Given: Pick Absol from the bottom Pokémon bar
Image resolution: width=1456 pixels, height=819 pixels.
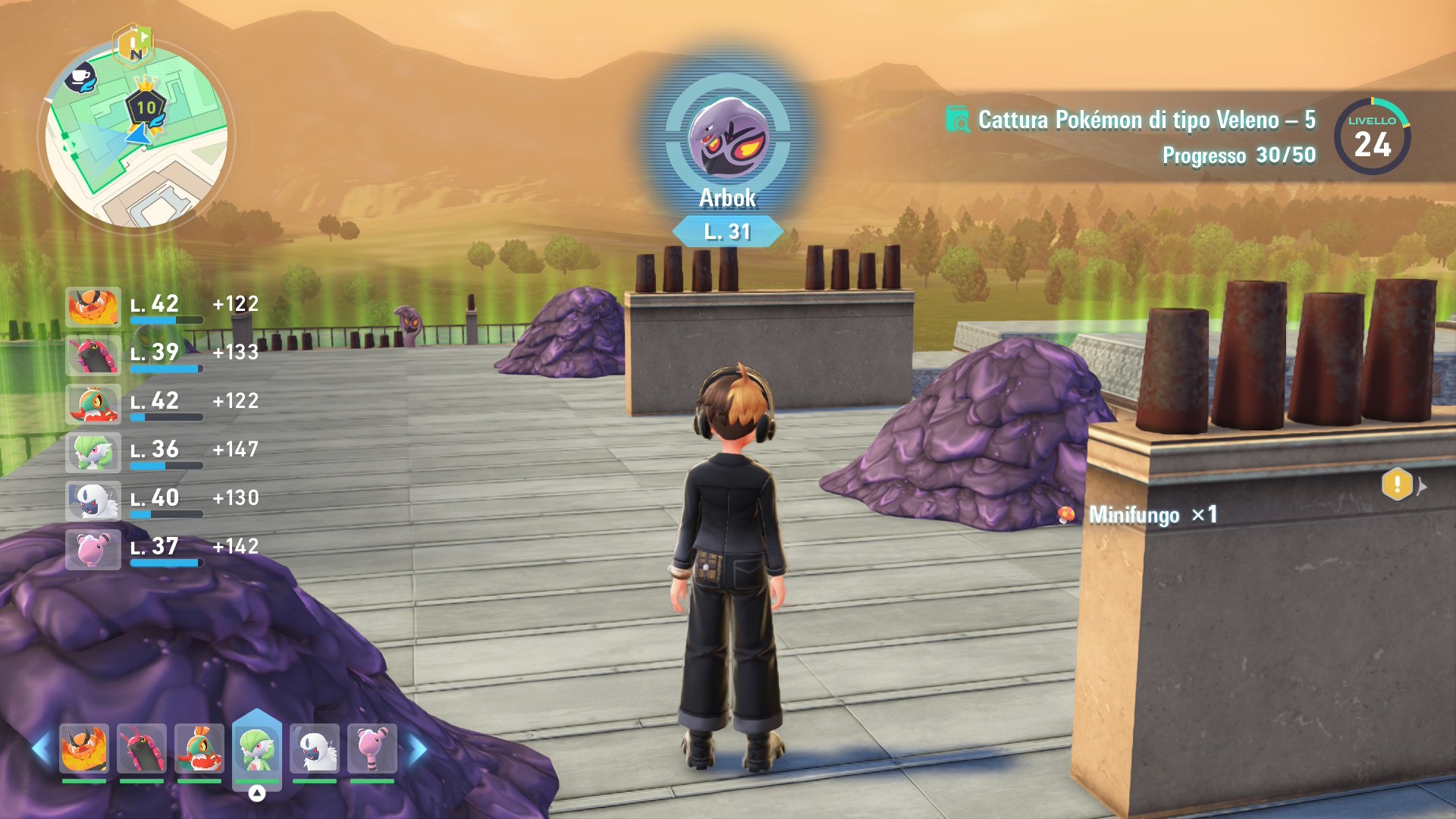Looking at the screenshot, I should pos(315,748).
